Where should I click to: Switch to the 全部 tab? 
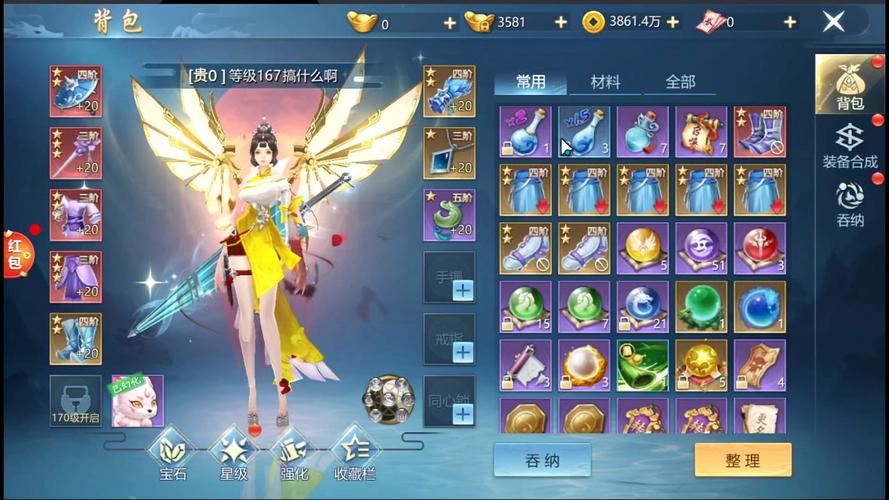coord(680,82)
